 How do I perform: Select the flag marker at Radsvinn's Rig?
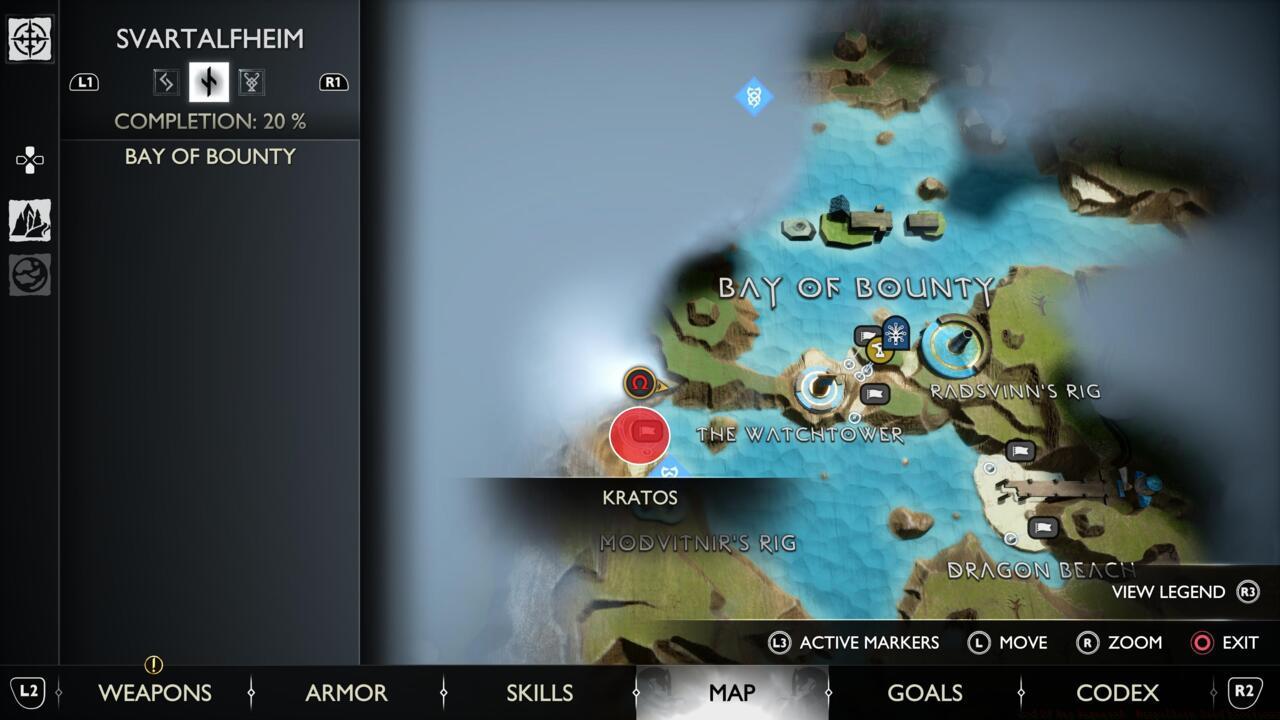coord(872,394)
